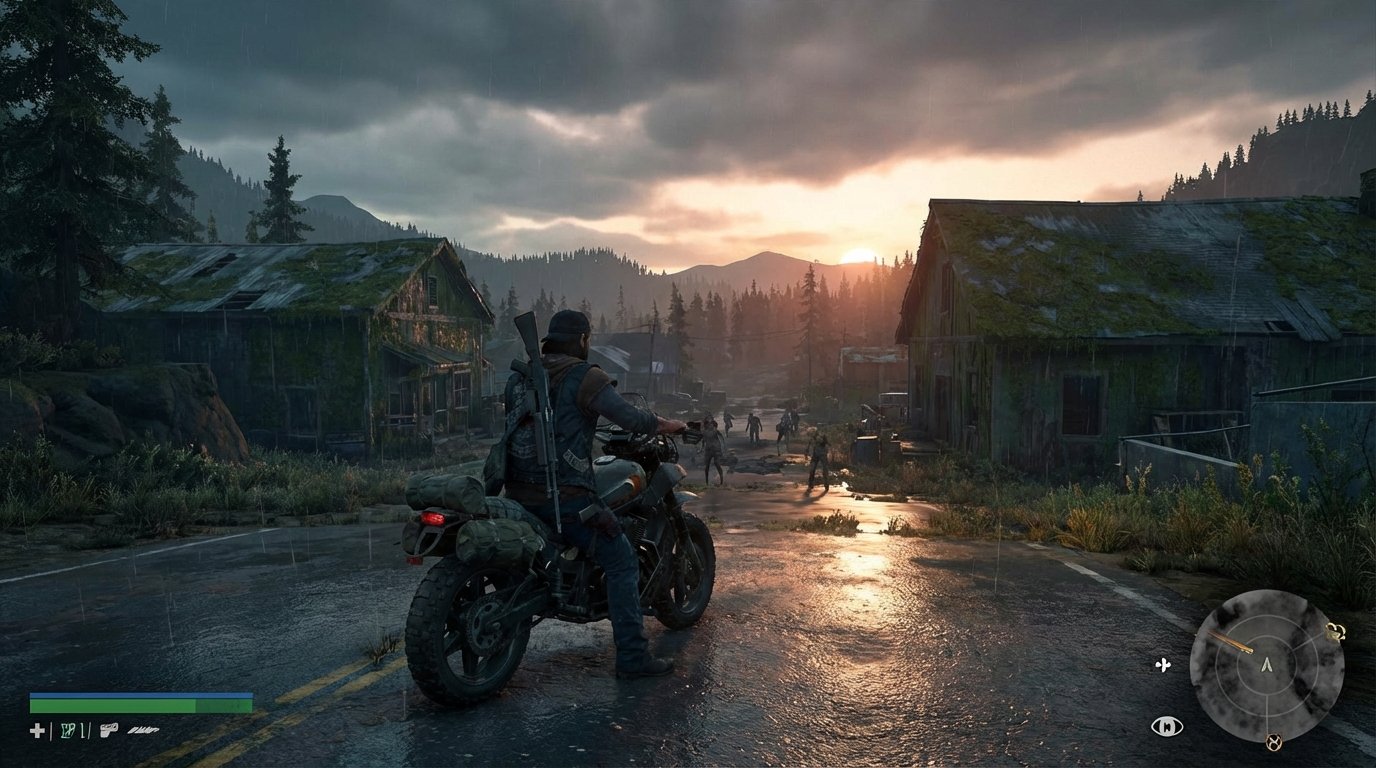1376x768 pixels.
Task: Click the white throwable icon left of the minimap
Action: (x=1163, y=664)
